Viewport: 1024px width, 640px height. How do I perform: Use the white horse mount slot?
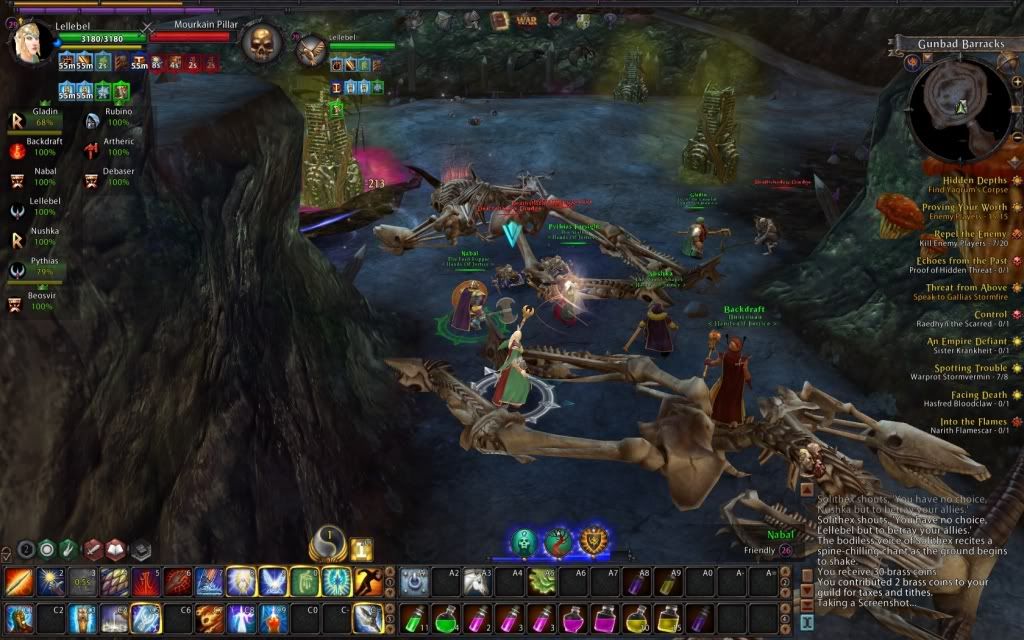click(479, 581)
